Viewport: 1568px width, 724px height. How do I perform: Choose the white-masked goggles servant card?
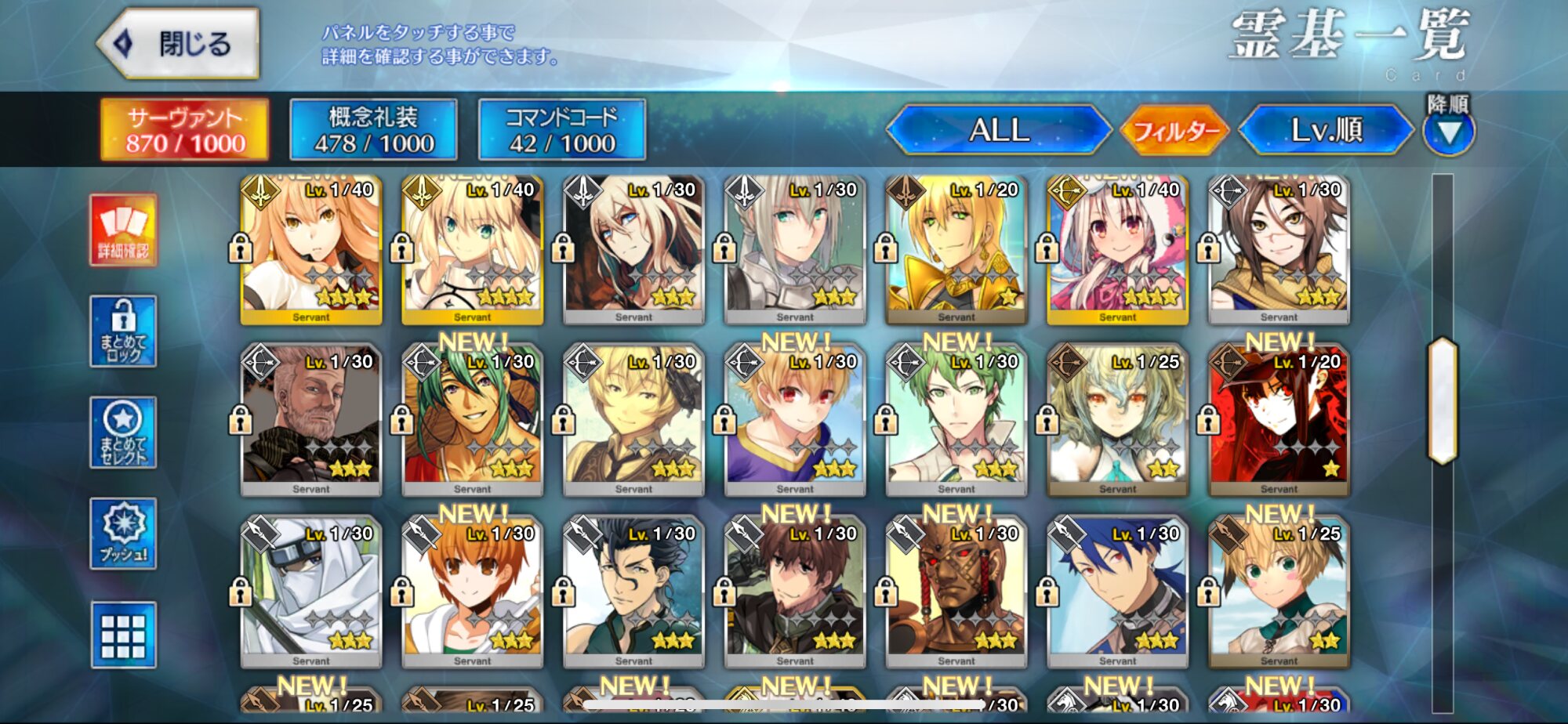[311, 593]
